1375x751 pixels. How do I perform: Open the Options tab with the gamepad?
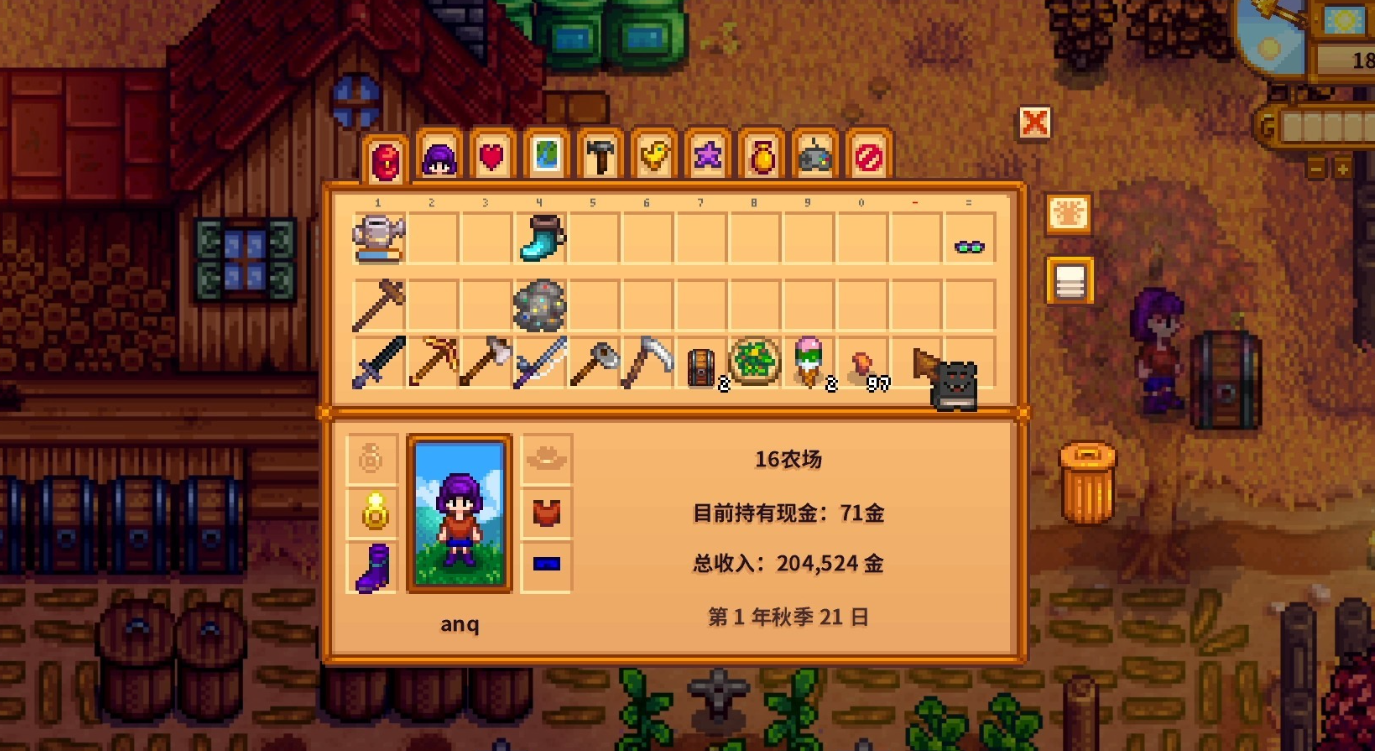pos(815,158)
